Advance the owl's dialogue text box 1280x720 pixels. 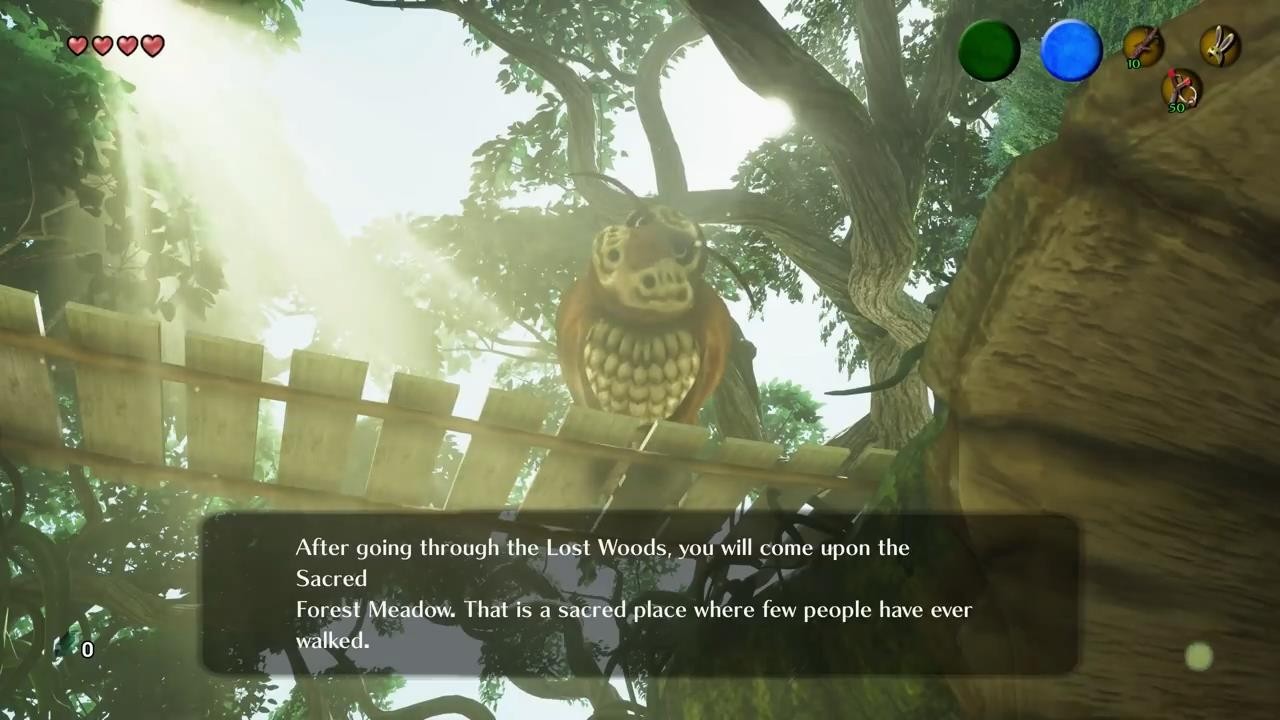pyautogui.click(x=640, y=594)
